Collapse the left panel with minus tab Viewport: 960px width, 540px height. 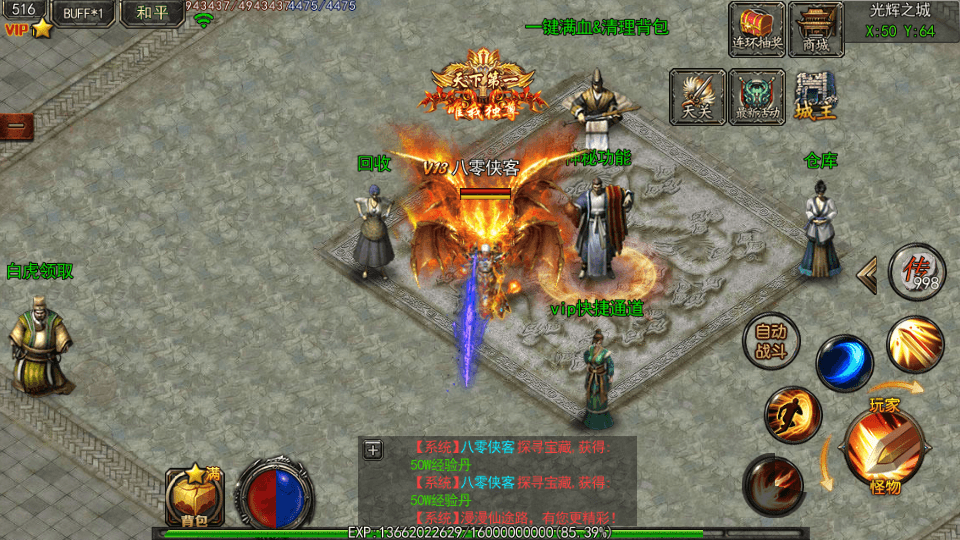coord(15,127)
